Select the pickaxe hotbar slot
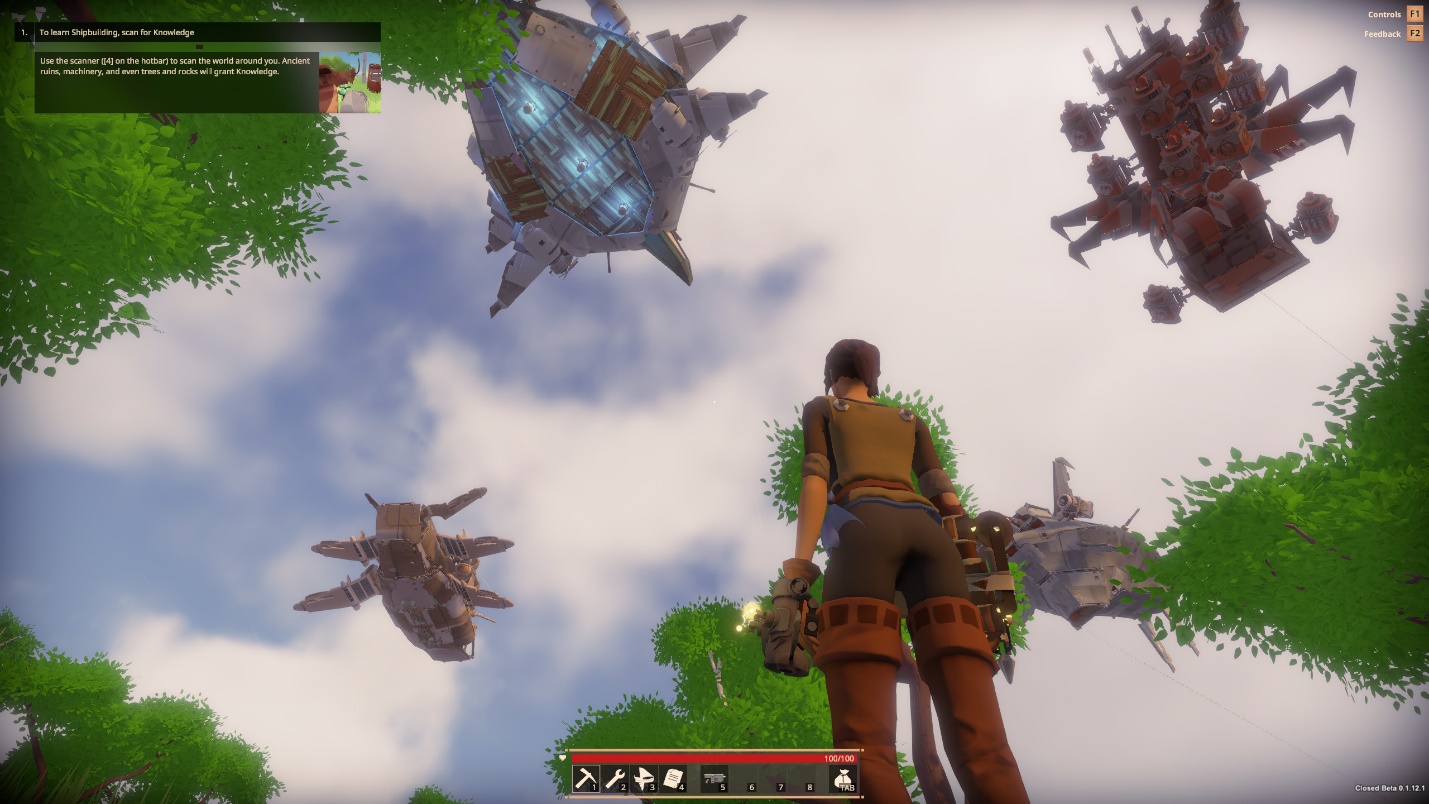The width and height of the screenshot is (1429, 804). 586,779
